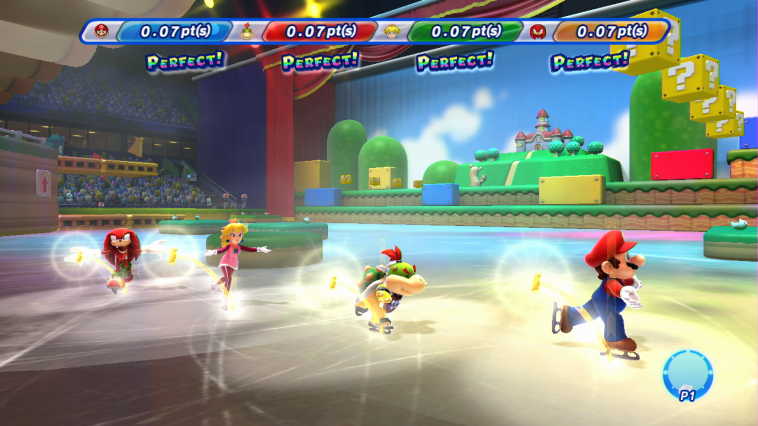The height and width of the screenshot is (426, 758).
Task: Click the blue P1 circular gauge
Action: [x=687, y=372]
